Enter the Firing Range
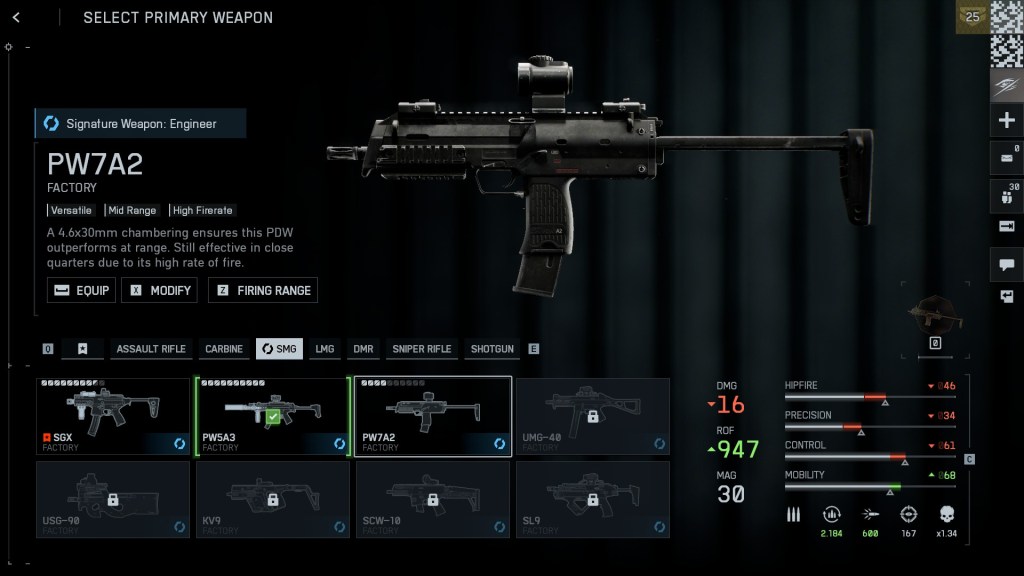This screenshot has height=576, width=1024. coord(263,290)
